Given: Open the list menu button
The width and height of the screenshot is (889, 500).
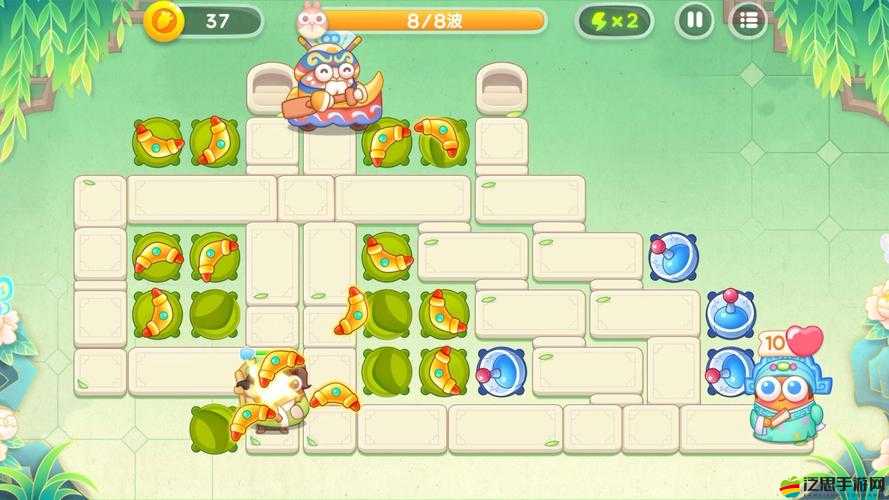Looking at the screenshot, I should pyautogui.click(x=747, y=20).
